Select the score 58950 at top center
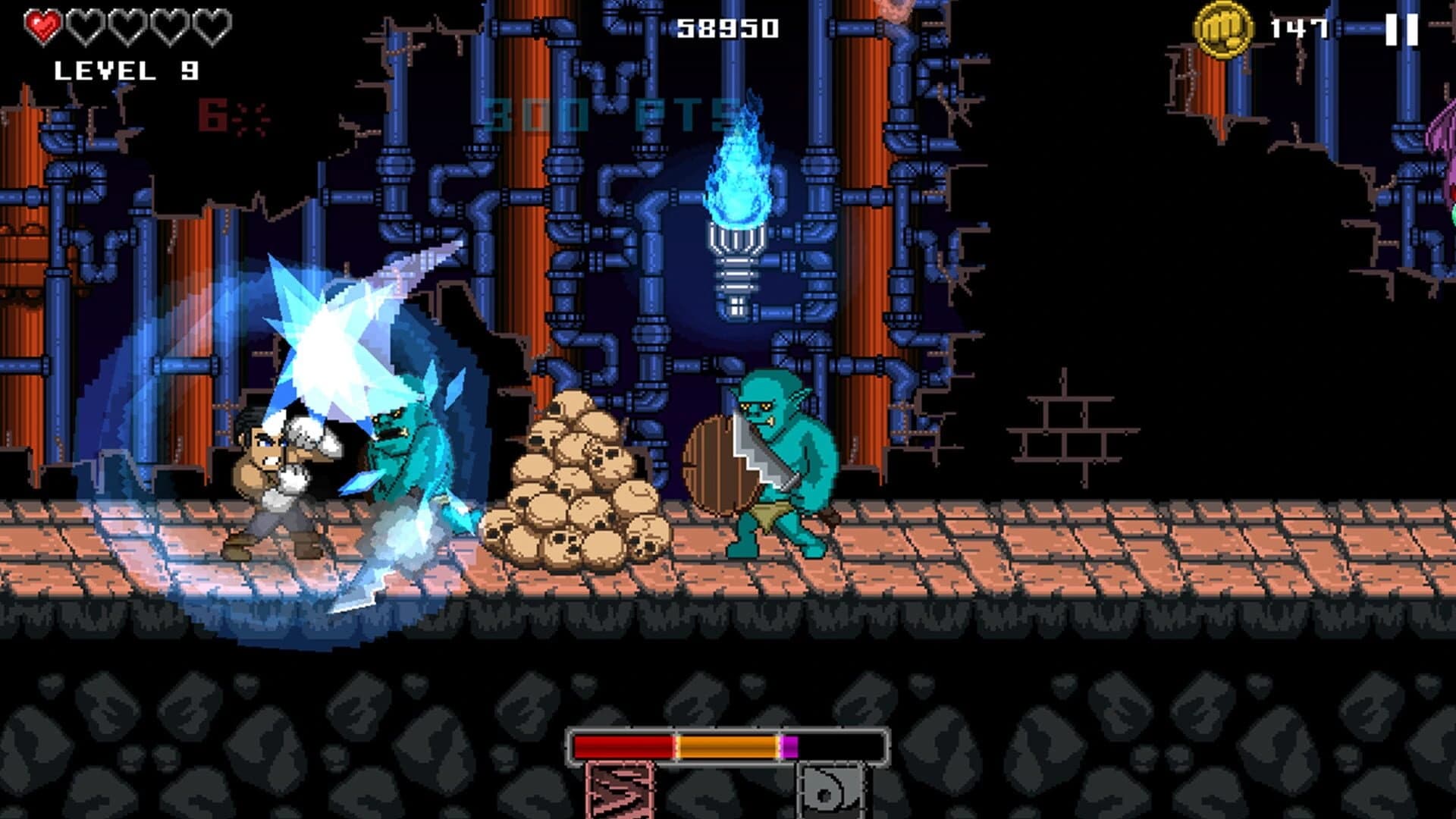Image resolution: width=1456 pixels, height=819 pixels. (729, 29)
